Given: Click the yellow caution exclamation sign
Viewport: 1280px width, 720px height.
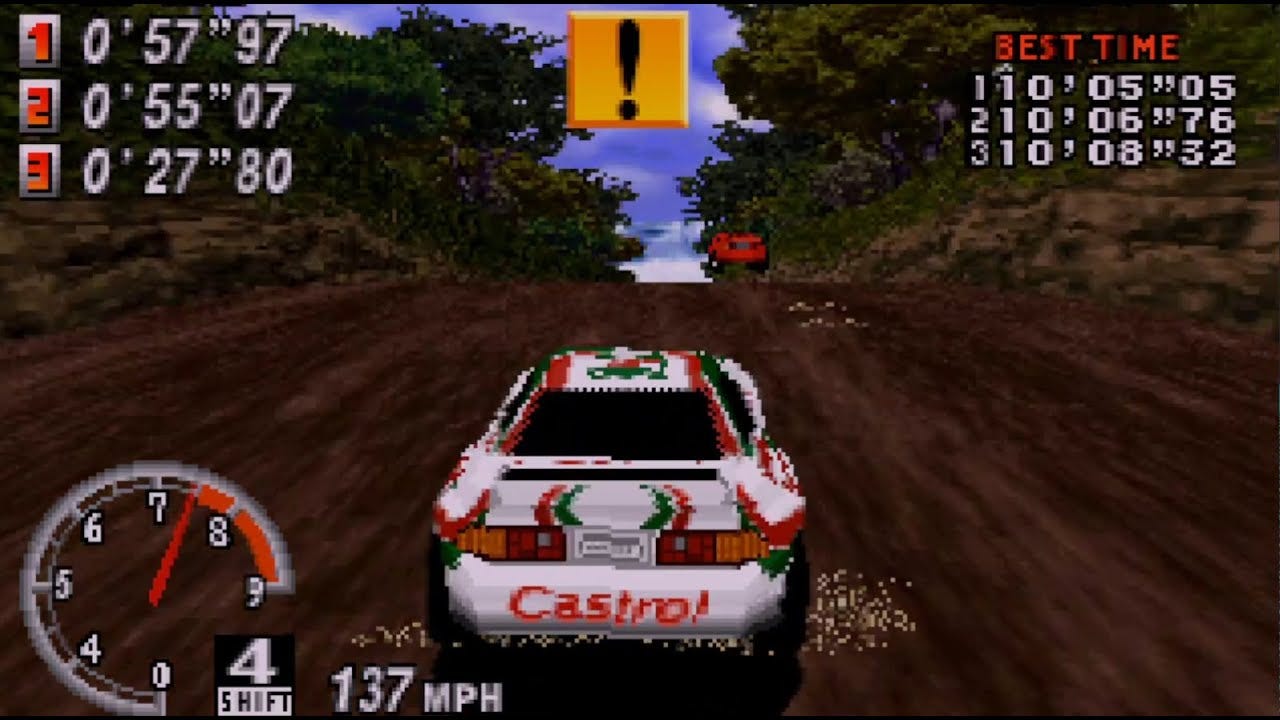Looking at the screenshot, I should [x=627, y=69].
